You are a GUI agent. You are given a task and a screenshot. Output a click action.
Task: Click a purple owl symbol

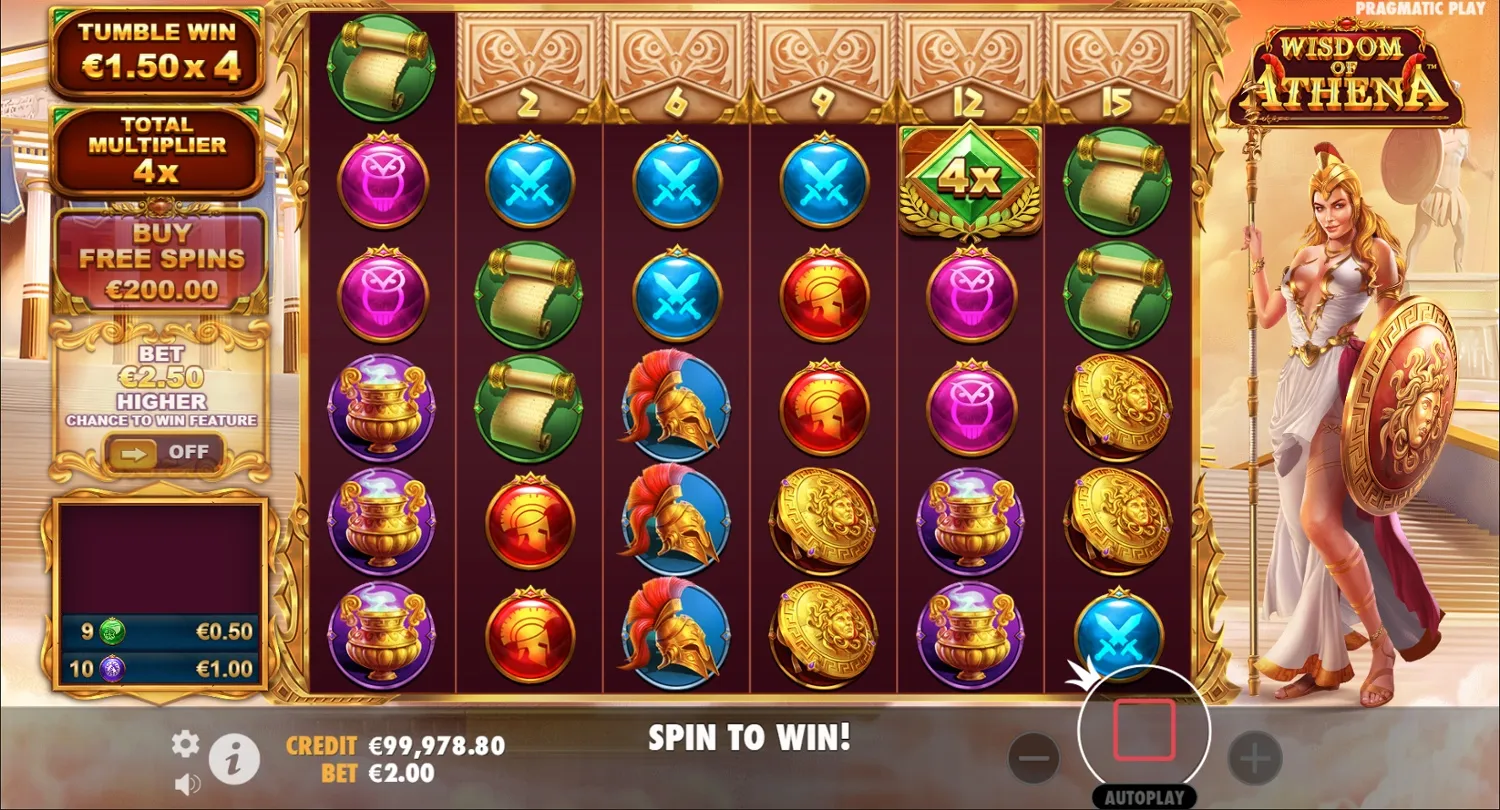[381, 181]
